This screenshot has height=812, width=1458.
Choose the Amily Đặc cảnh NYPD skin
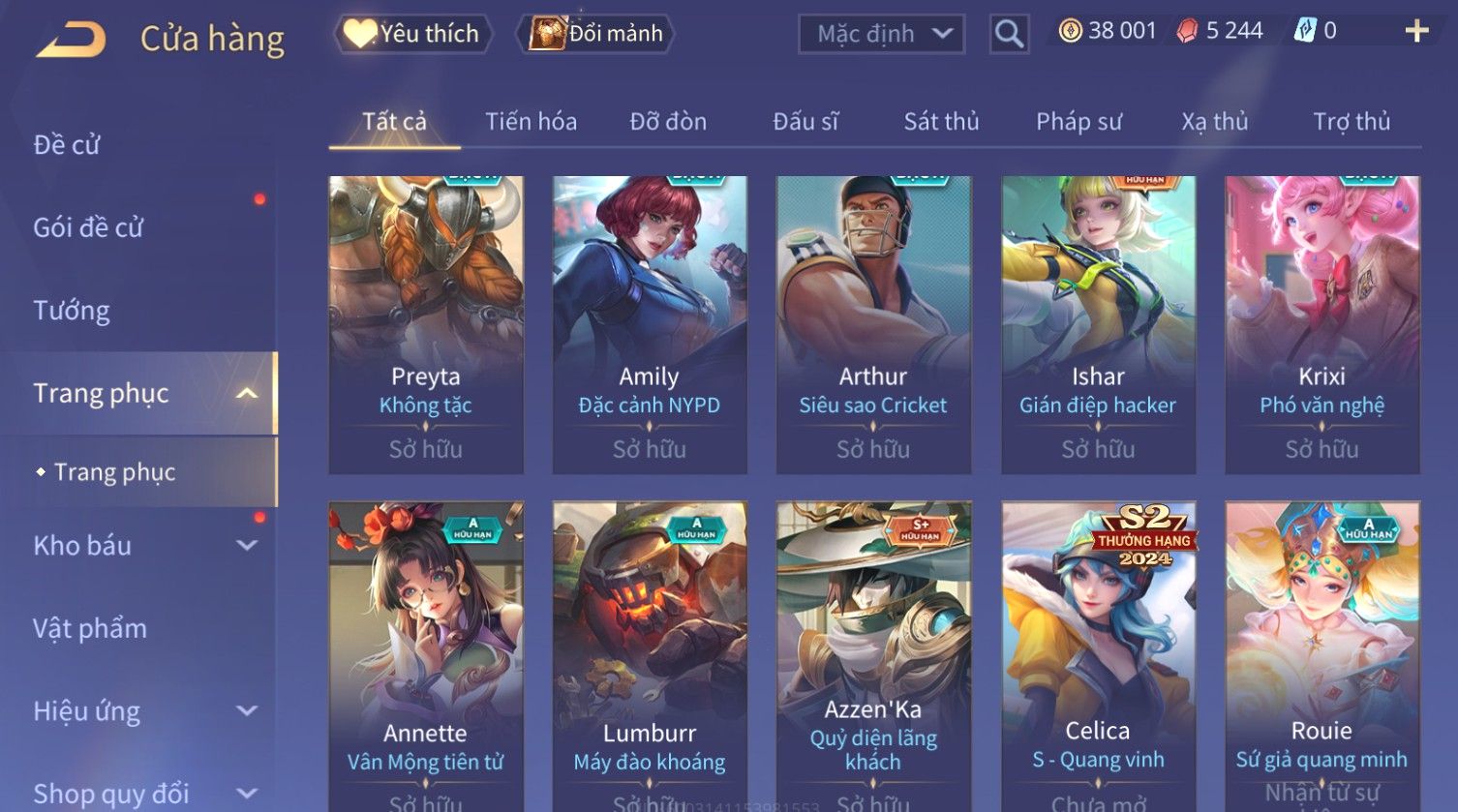coord(650,324)
